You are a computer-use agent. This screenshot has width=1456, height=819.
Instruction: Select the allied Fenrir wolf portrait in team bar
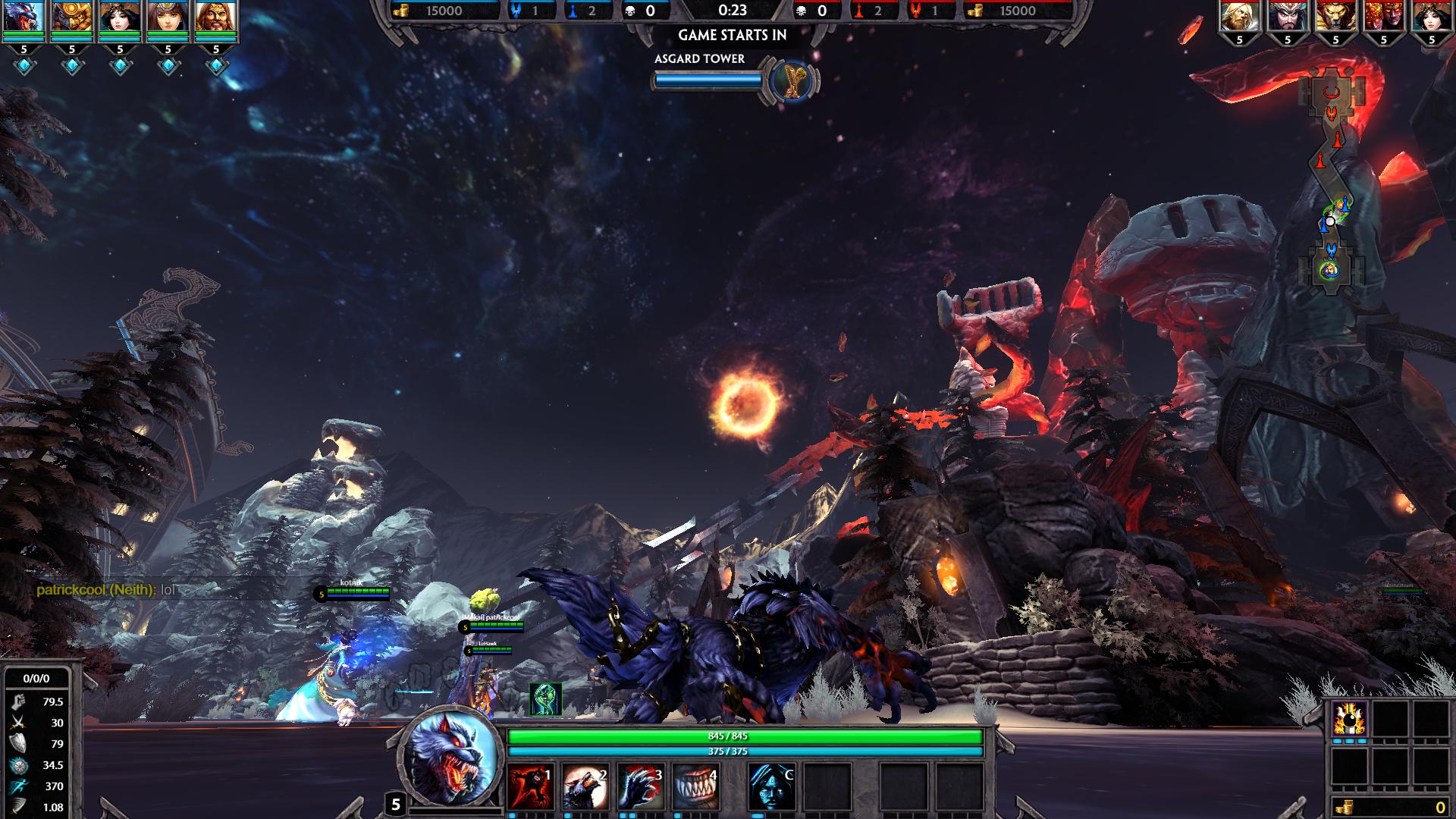click(24, 18)
